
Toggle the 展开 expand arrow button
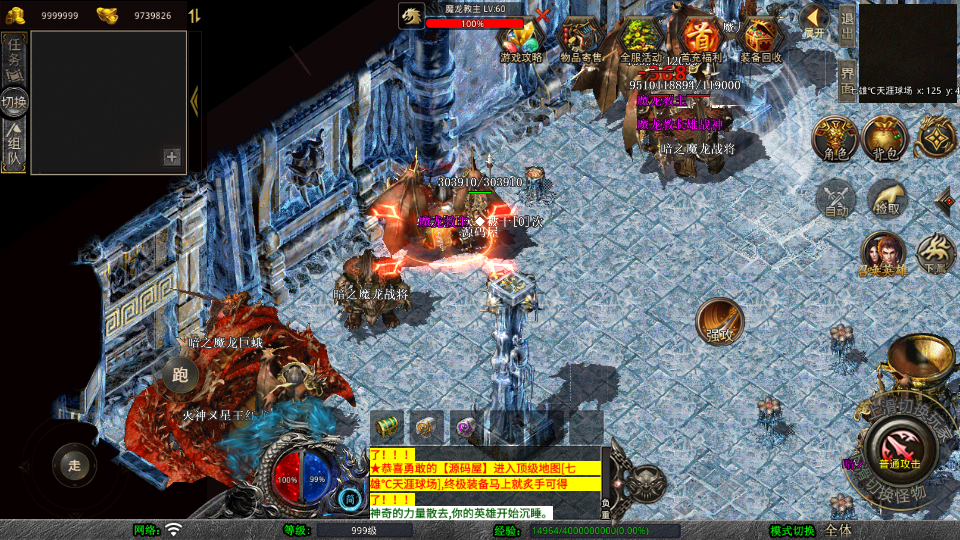click(x=815, y=20)
